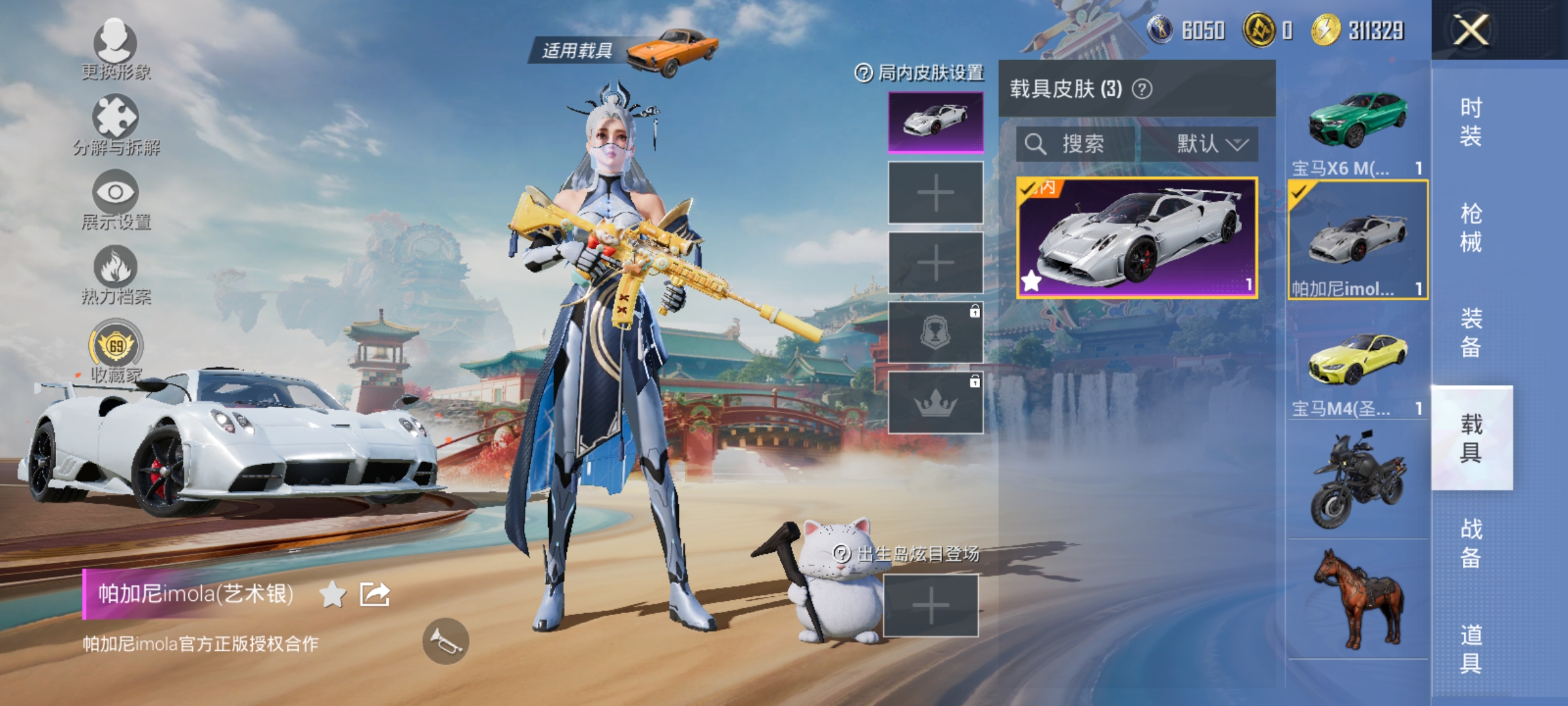Share the Pagani imola skin
This screenshot has height=706, width=1568.
click(x=375, y=594)
